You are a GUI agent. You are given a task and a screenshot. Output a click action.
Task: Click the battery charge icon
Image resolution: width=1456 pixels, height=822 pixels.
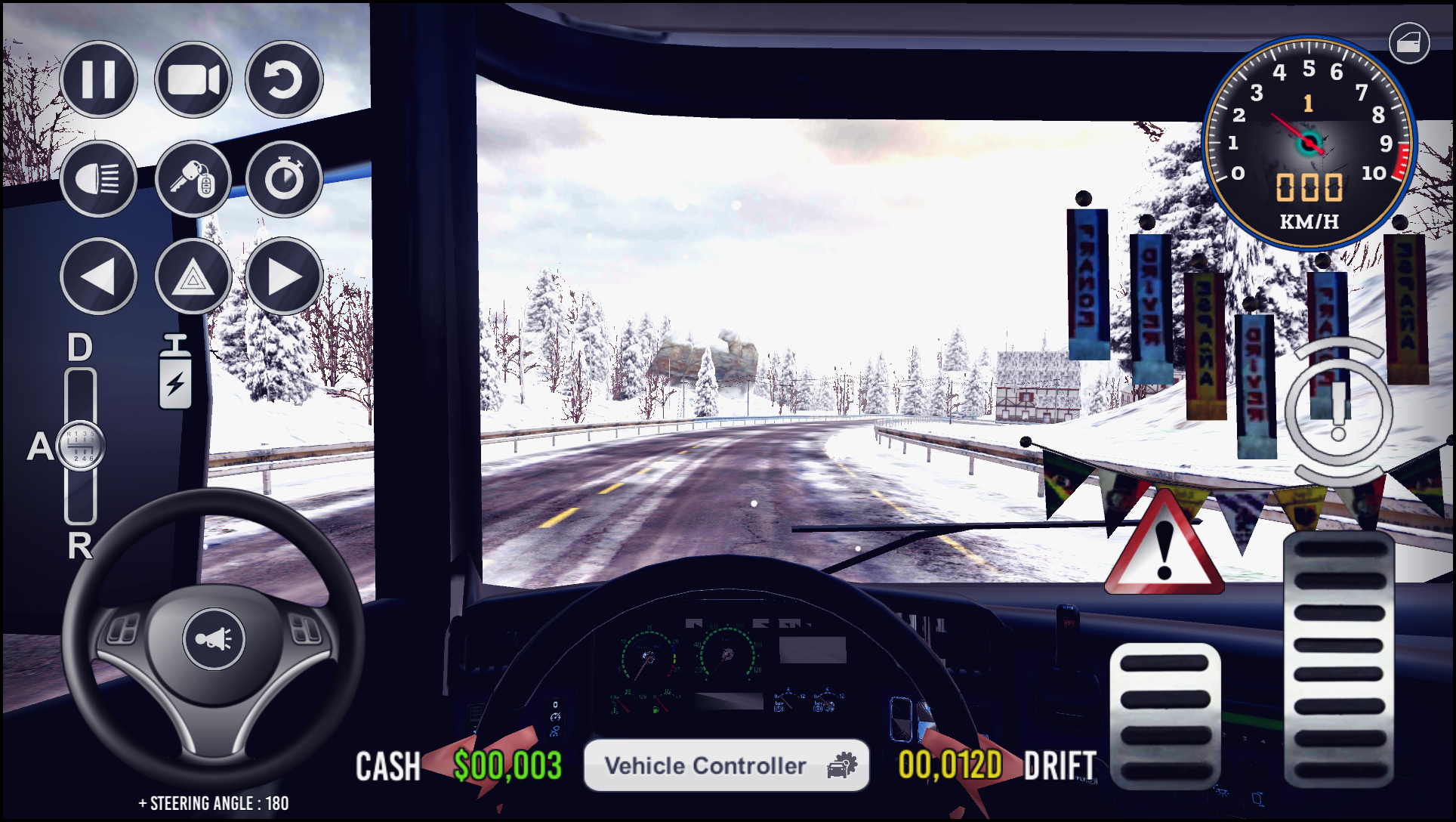[x=175, y=371]
